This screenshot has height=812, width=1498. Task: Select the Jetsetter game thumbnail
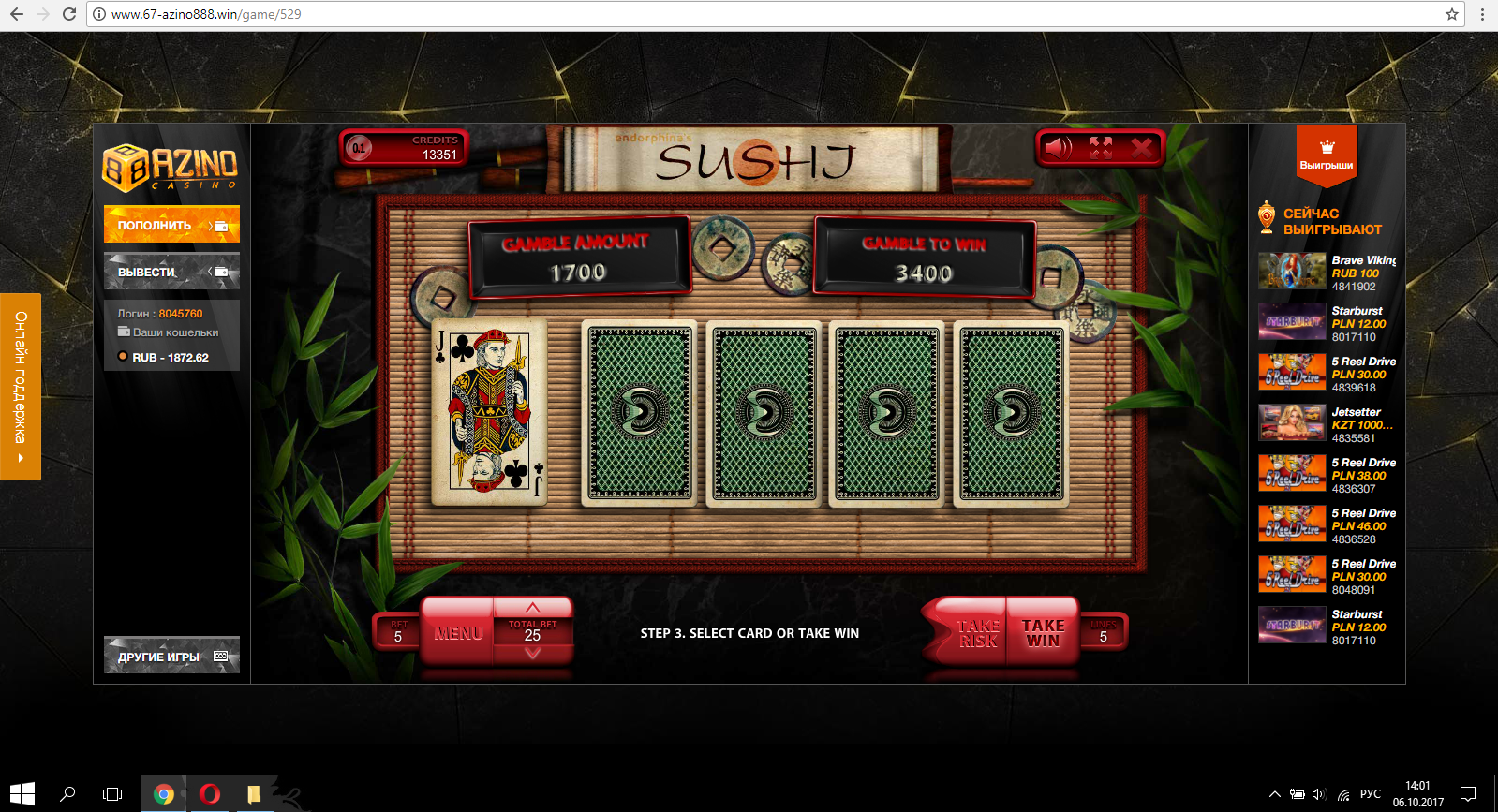point(1291,423)
